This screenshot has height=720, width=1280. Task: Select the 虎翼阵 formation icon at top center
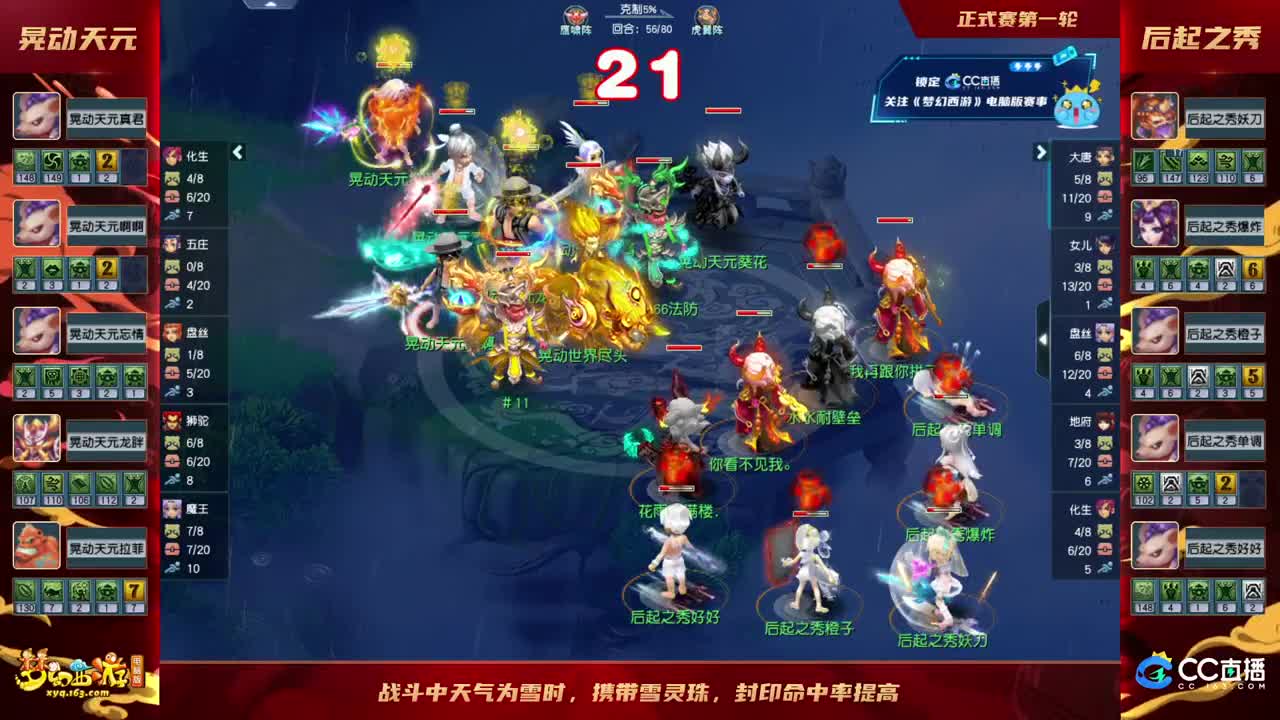point(706,15)
